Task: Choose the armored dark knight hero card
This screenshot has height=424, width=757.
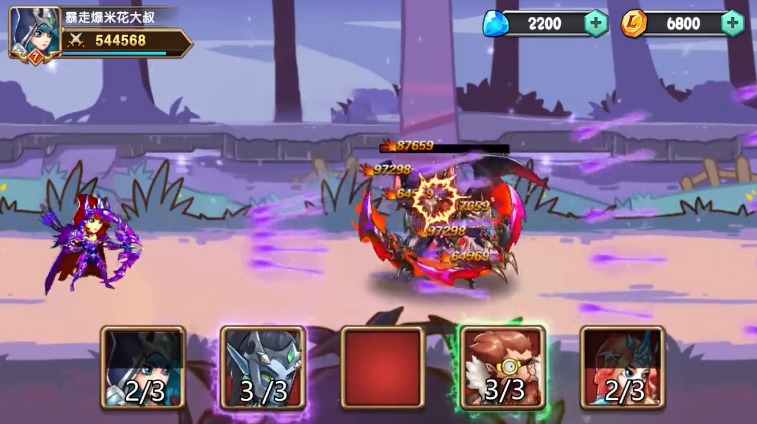Action: point(263,367)
